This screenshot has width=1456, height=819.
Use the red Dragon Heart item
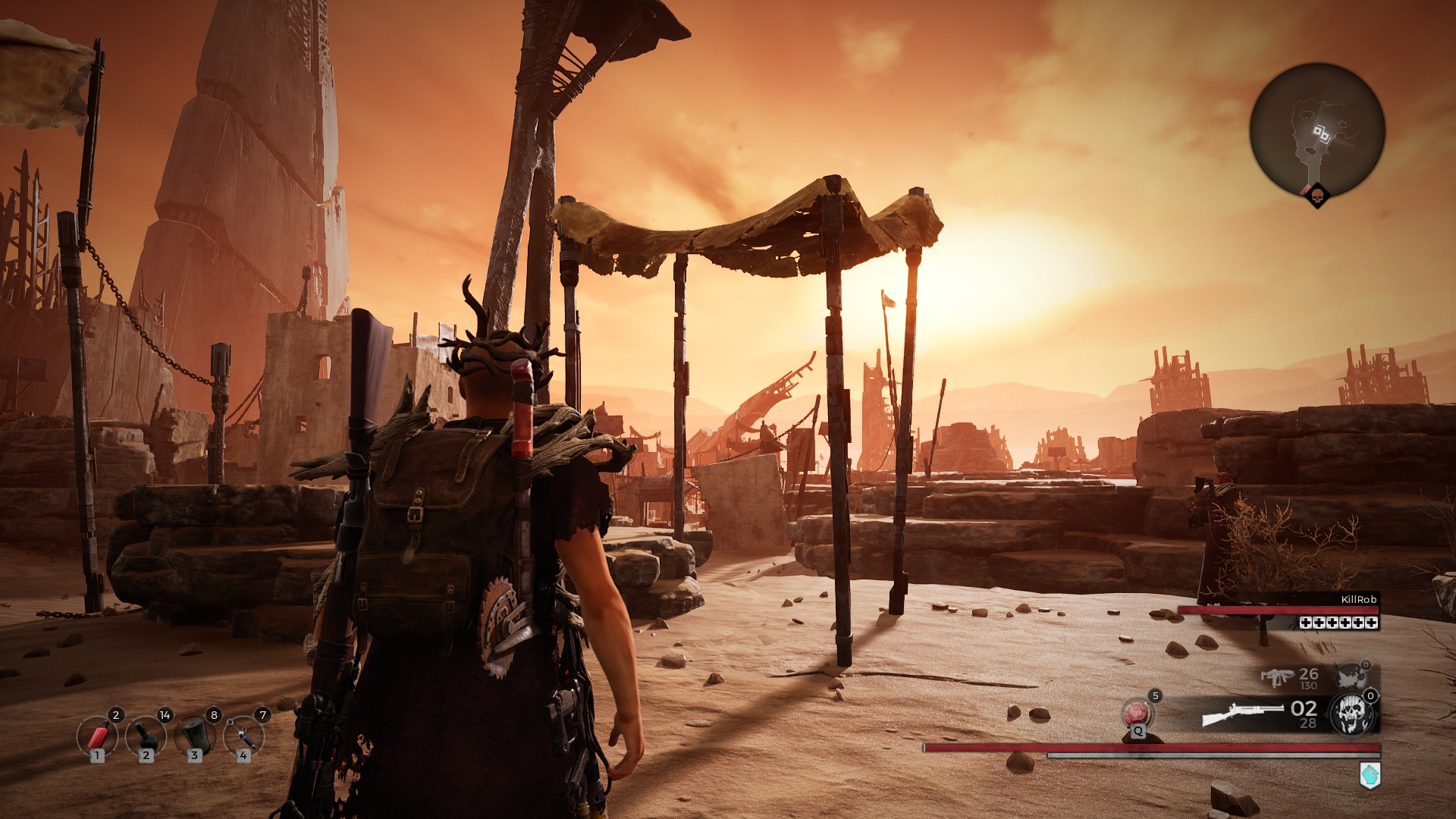point(1136,714)
